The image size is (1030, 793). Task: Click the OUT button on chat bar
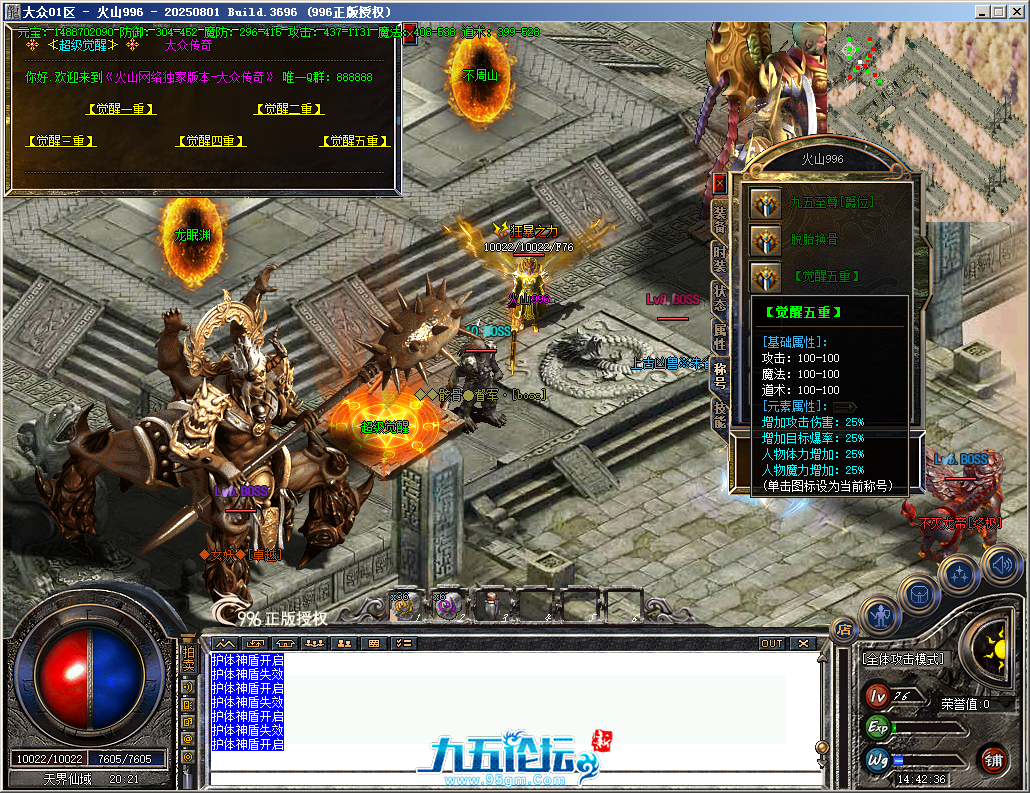[771, 643]
